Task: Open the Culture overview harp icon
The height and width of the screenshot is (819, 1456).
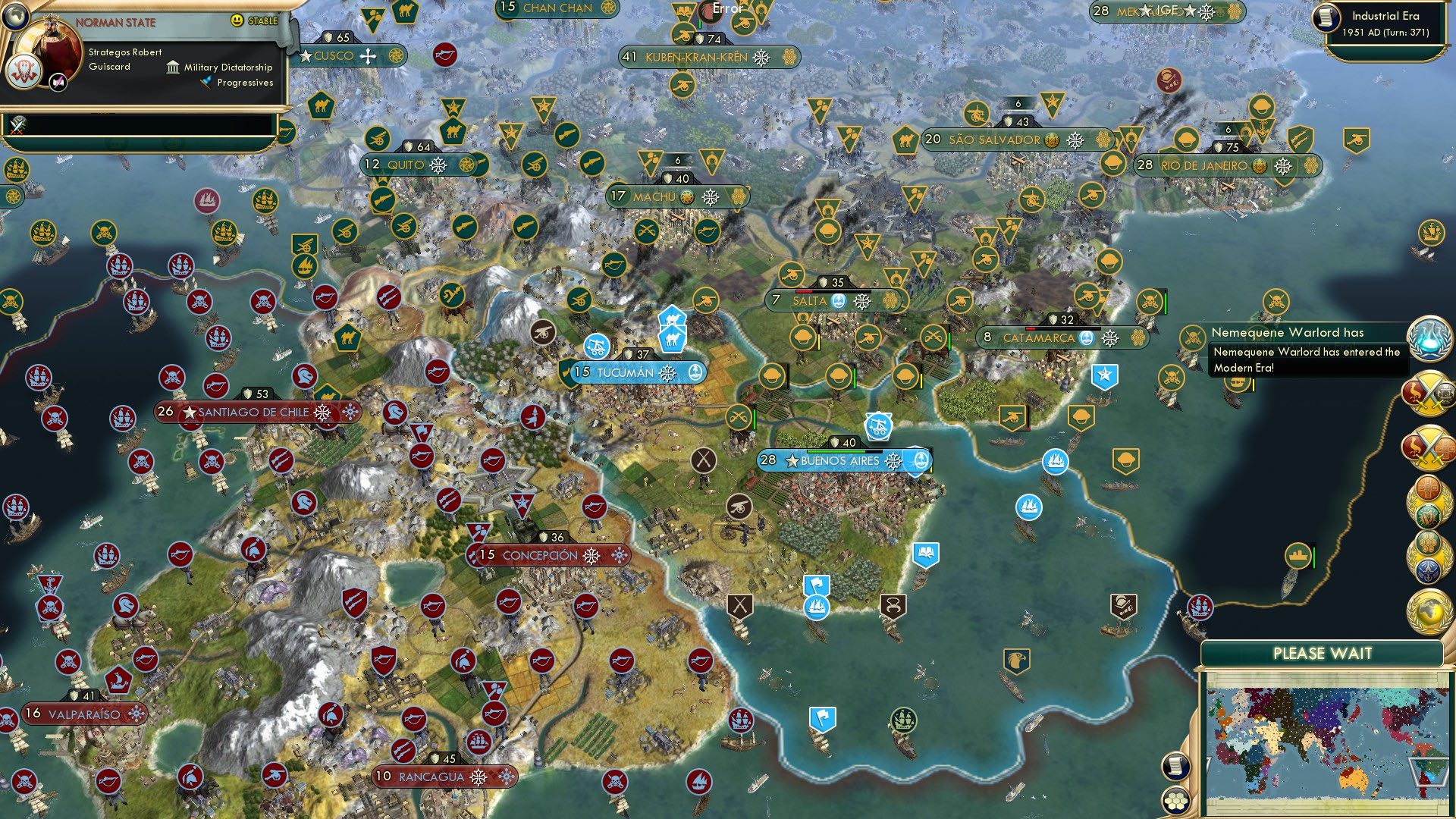Action: [x=1427, y=516]
